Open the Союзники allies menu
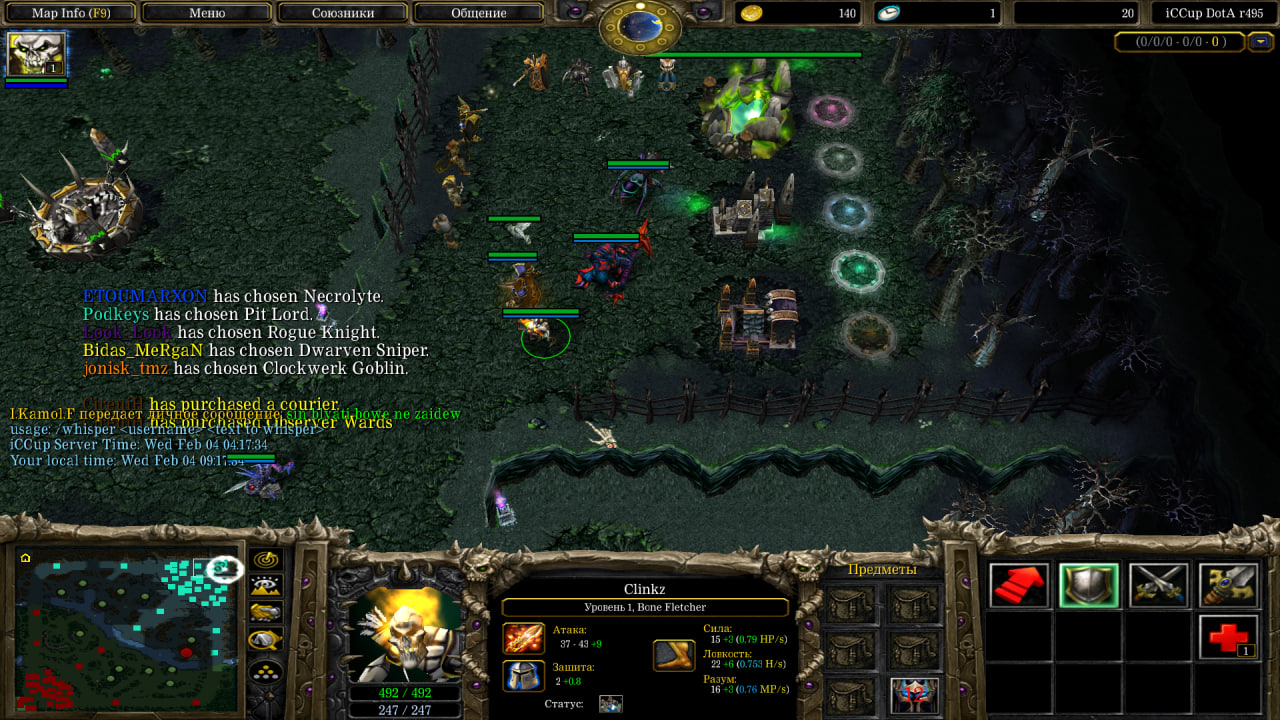 (342, 13)
